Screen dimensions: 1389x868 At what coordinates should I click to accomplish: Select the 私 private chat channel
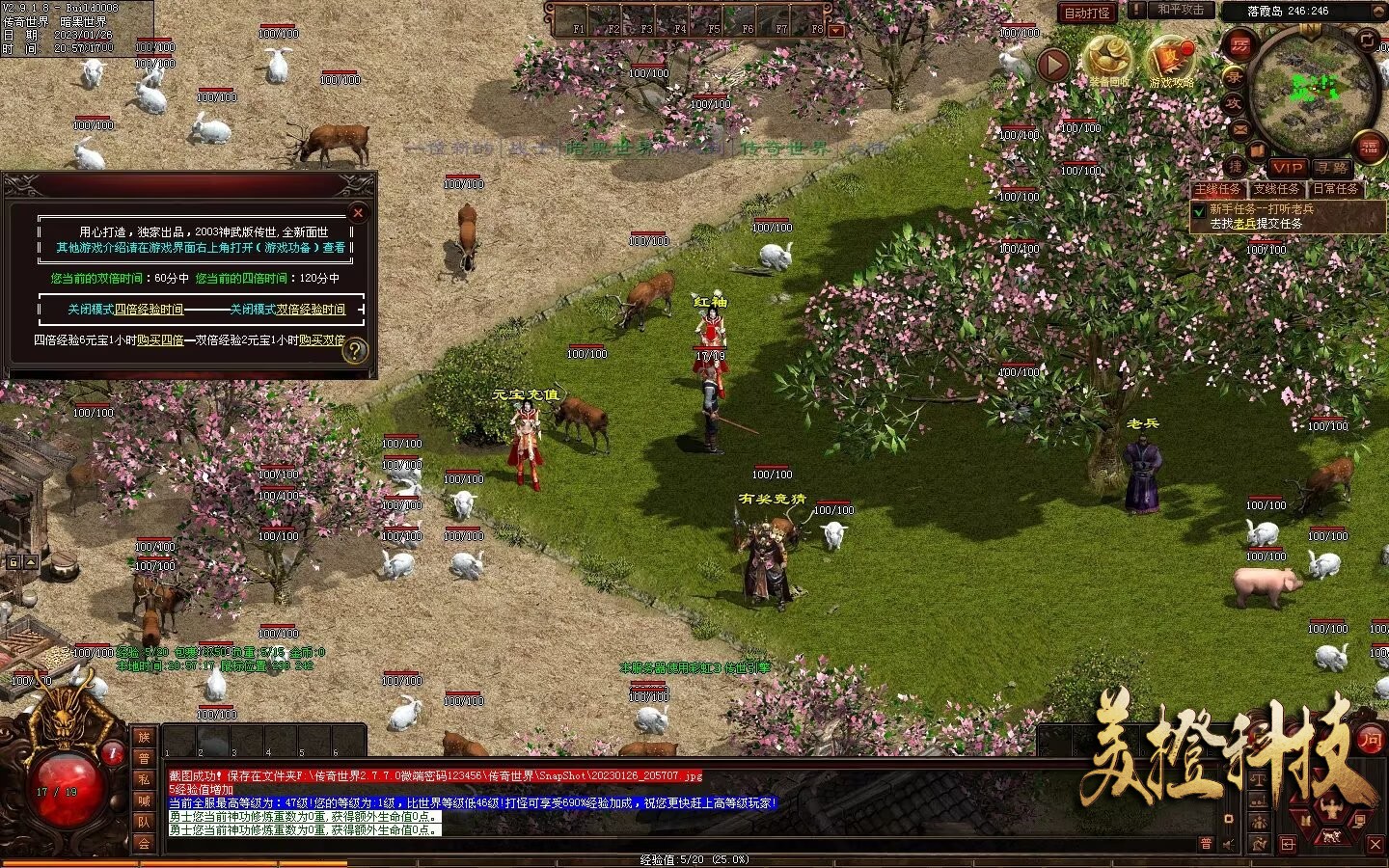pos(144,779)
